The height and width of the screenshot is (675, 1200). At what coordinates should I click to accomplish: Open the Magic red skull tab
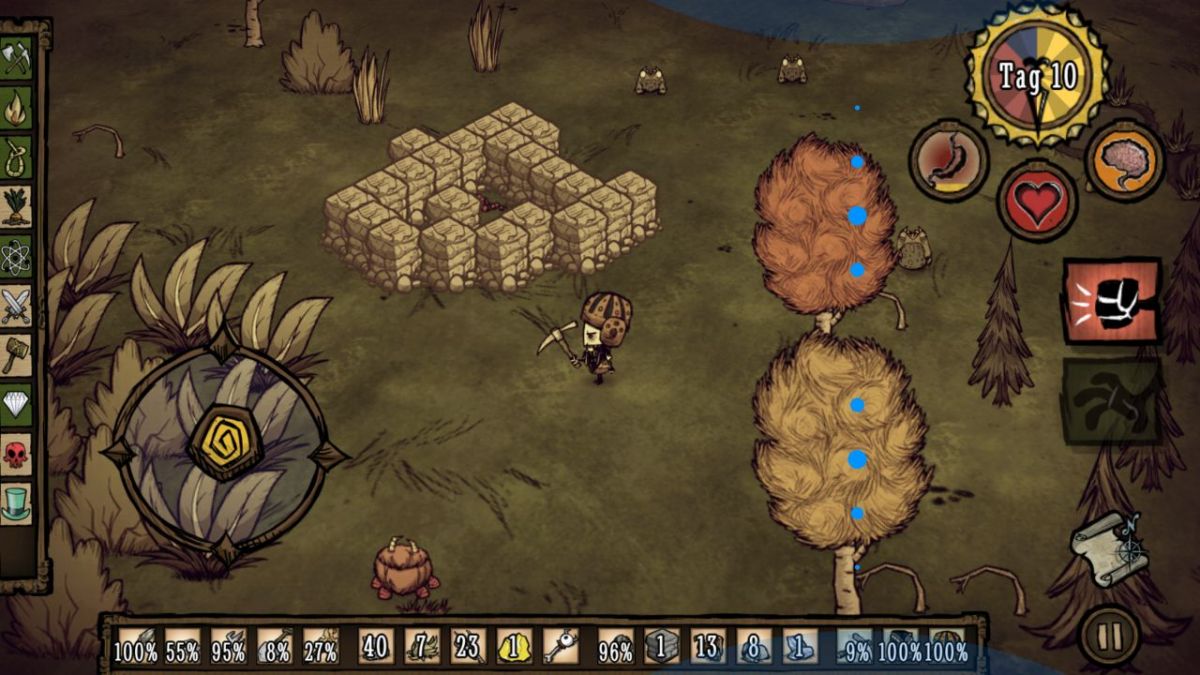(16, 454)
